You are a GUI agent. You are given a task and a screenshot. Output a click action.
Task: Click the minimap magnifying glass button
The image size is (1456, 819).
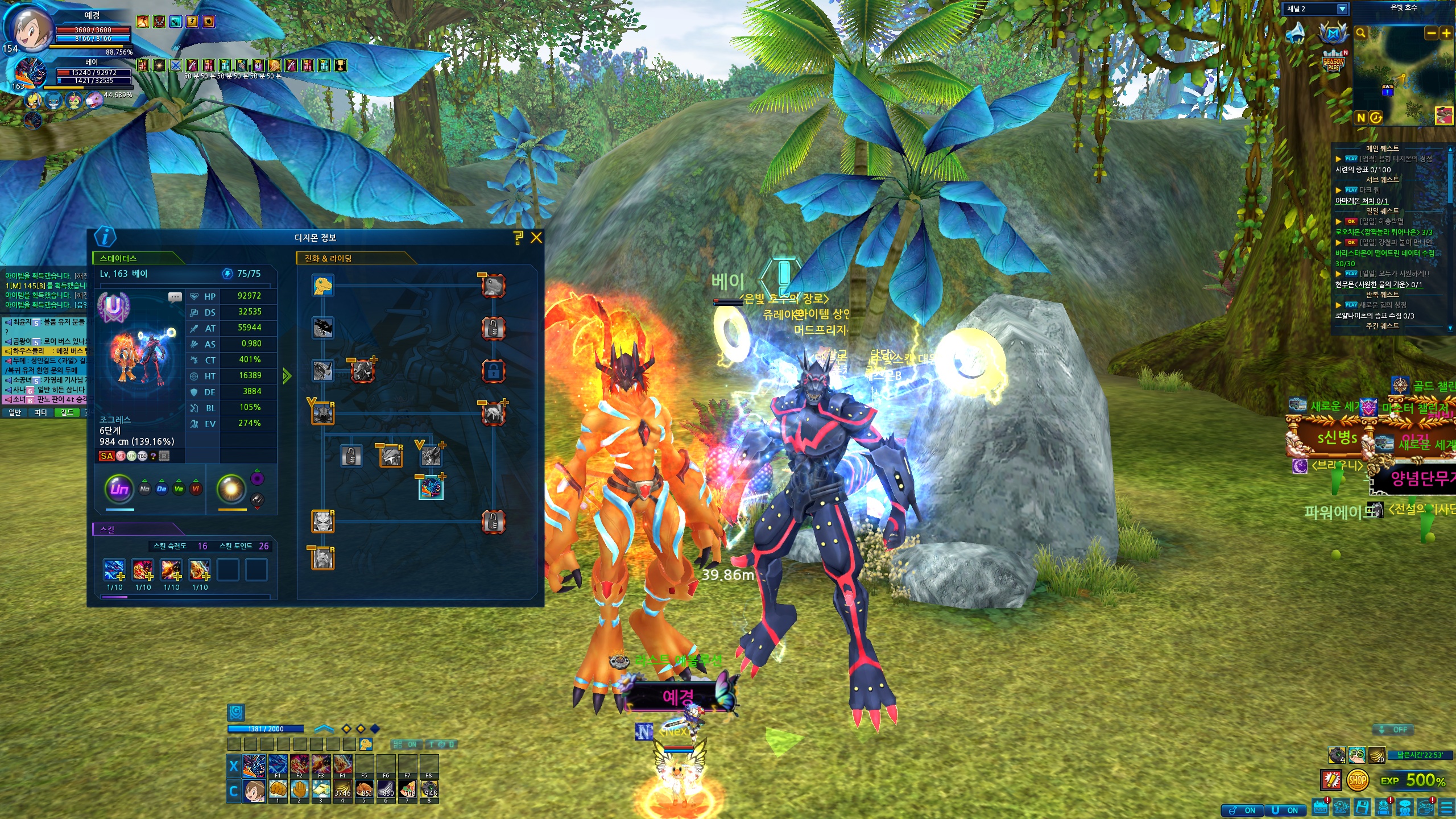(x=1361, y=33)
